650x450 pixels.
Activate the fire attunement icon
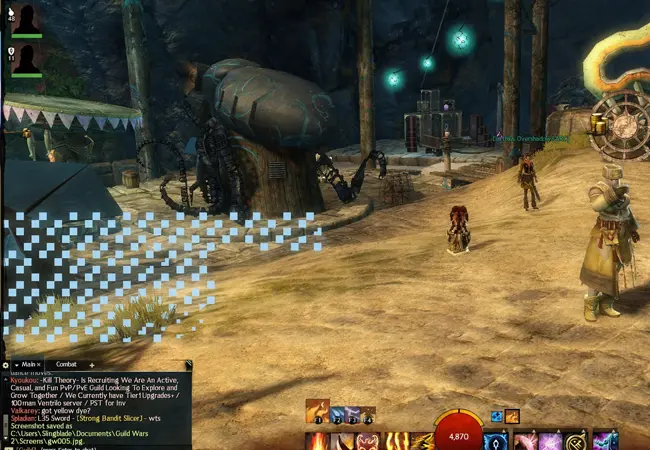click(x=317, y=410)
